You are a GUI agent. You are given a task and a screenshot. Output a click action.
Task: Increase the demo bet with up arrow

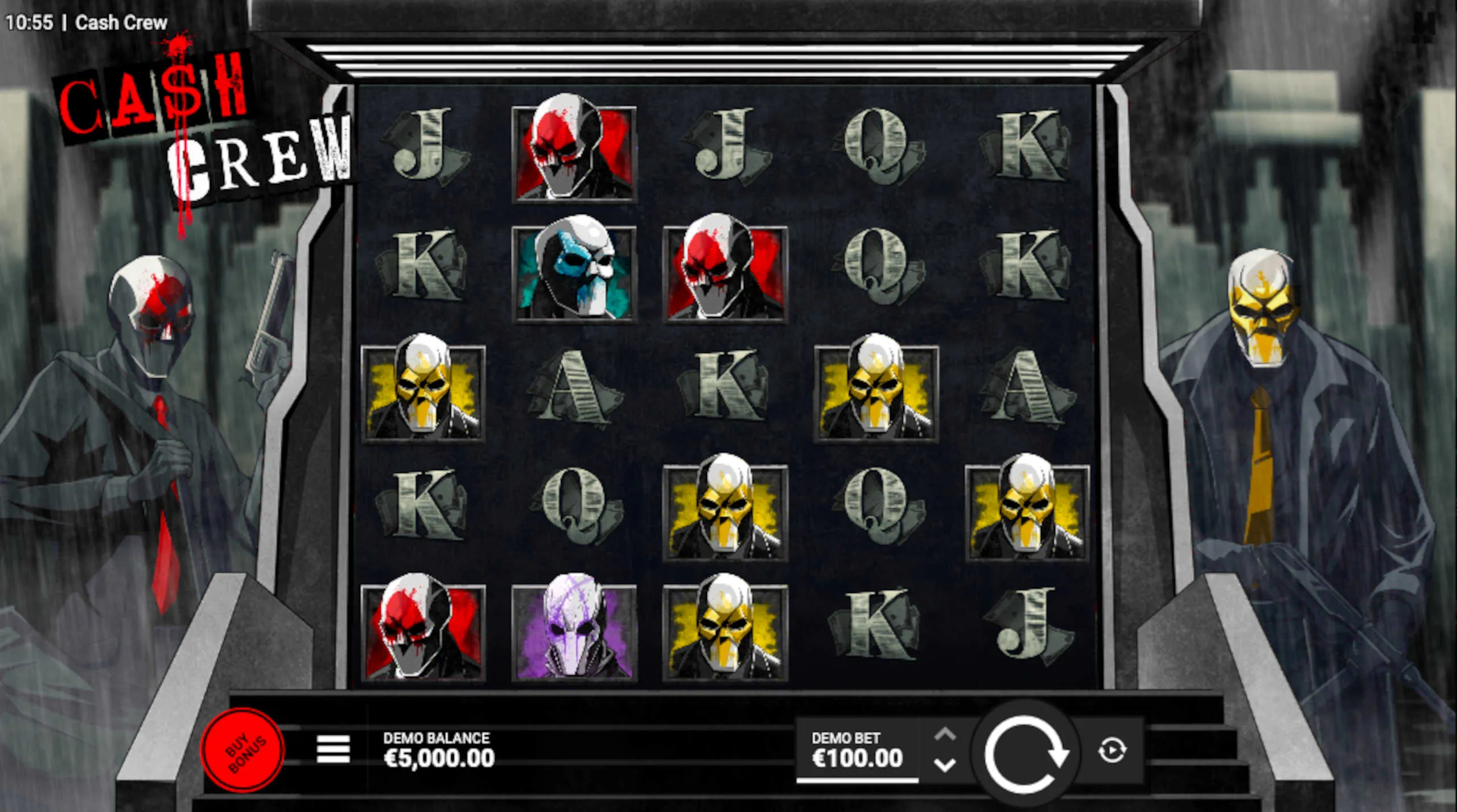[x=945, y=735]
